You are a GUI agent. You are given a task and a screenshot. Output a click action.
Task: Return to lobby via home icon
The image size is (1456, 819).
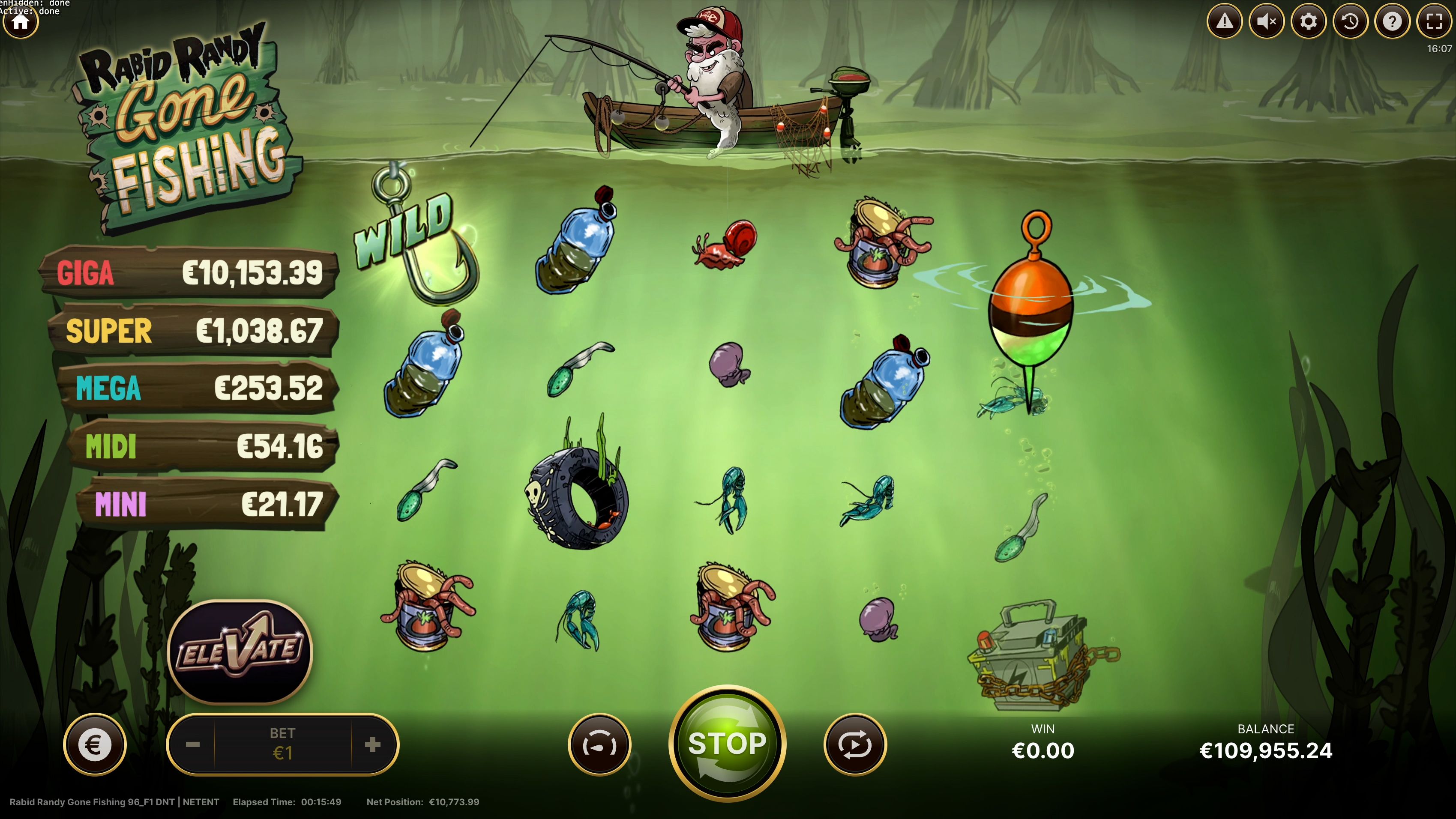click(x=20, y=21)
